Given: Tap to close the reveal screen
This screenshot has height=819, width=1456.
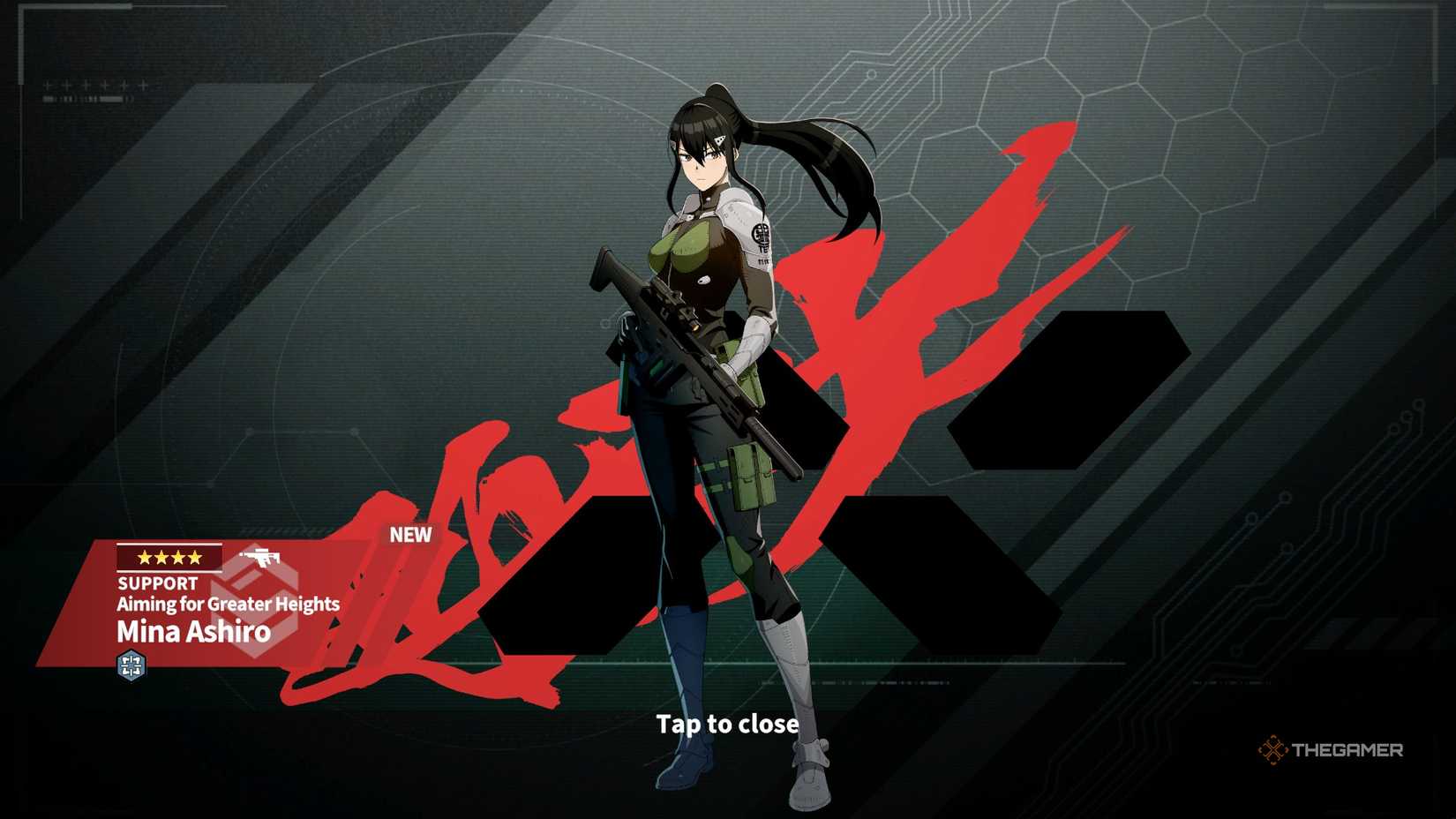Looking at the screenshot, I should pyautogui.click(x=727, y=724).
